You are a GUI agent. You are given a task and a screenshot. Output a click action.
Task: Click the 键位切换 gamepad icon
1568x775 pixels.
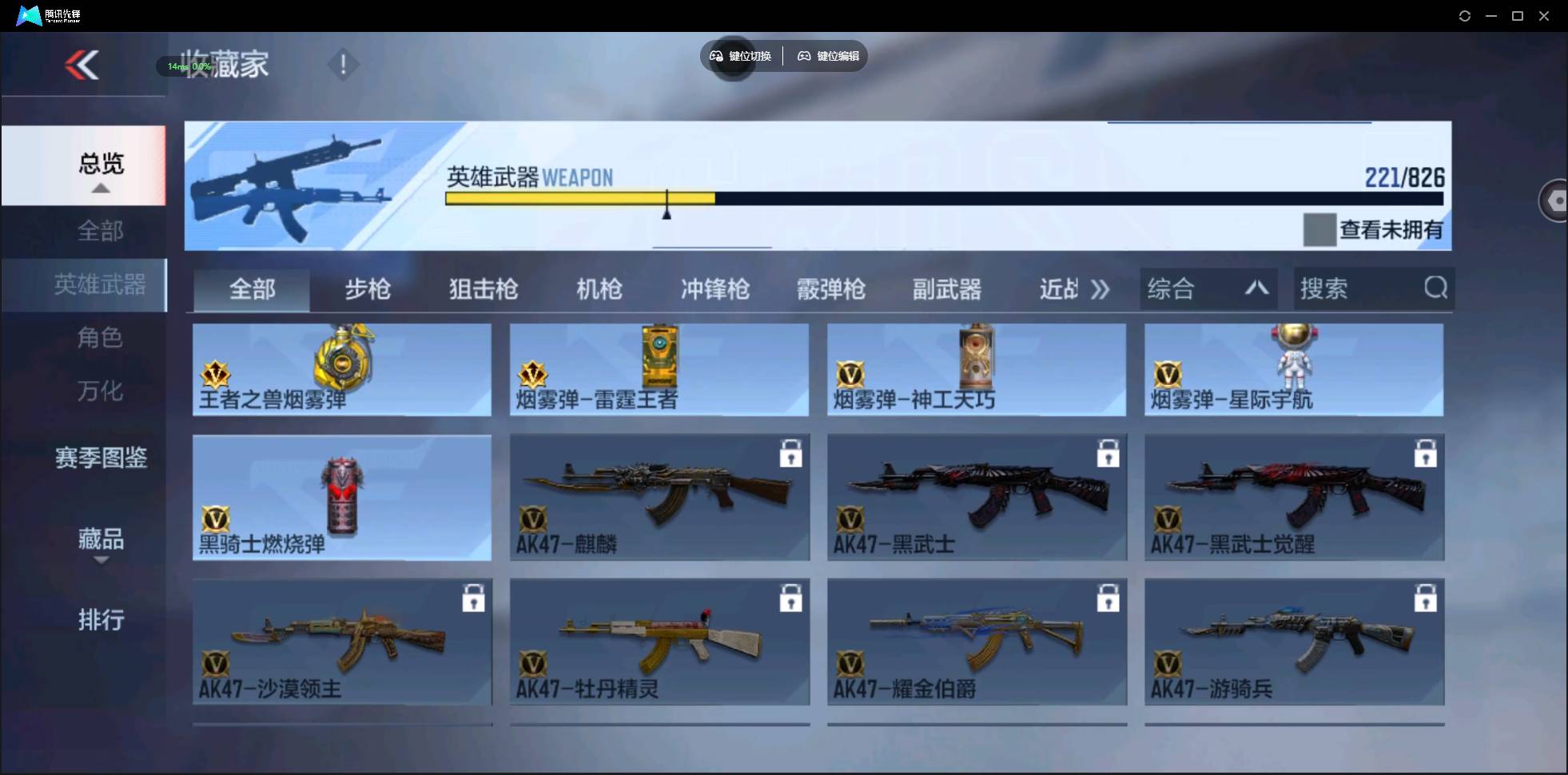click(x=715, y=56)
